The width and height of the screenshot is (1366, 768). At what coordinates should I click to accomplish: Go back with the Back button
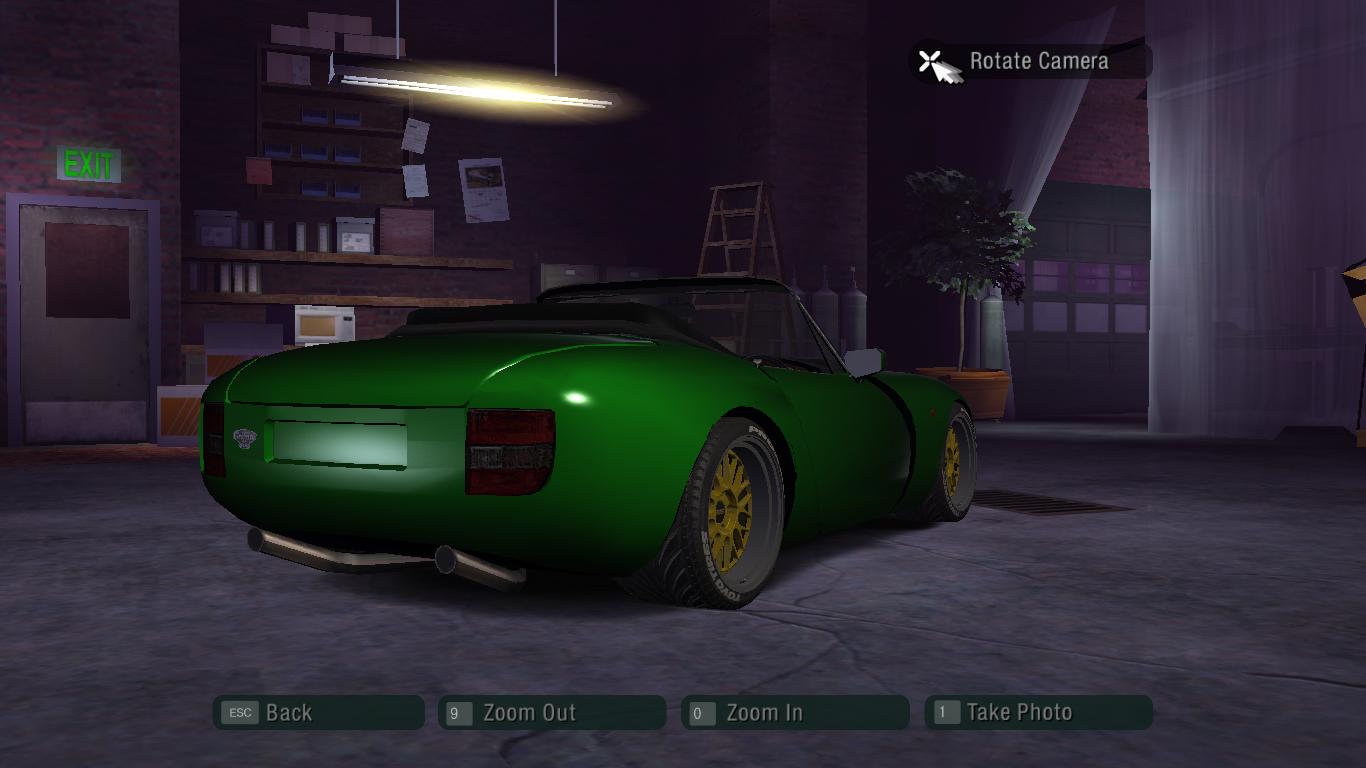click(318, 713)
